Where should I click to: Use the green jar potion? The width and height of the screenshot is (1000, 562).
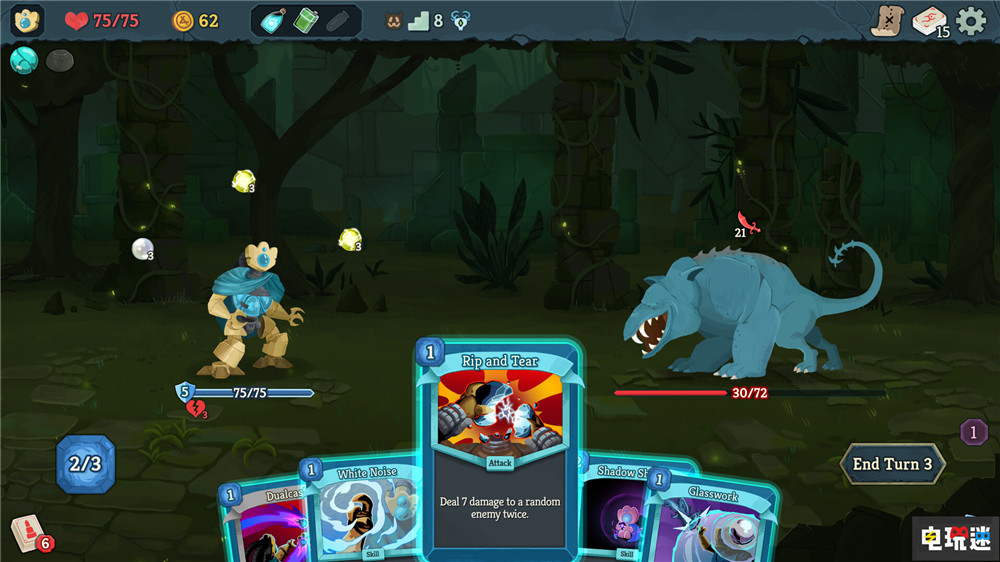[305, 21]
